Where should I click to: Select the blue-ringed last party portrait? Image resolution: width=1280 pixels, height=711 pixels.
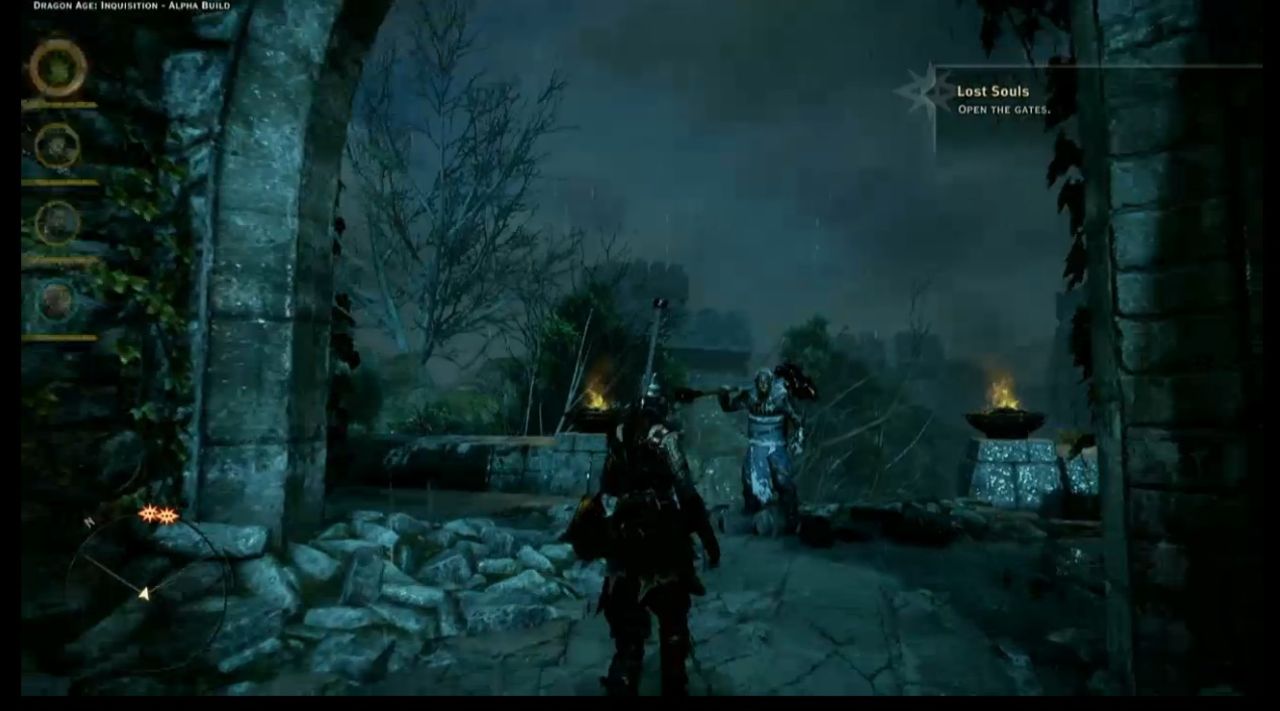pyautogui.click(x=57, y=300)
